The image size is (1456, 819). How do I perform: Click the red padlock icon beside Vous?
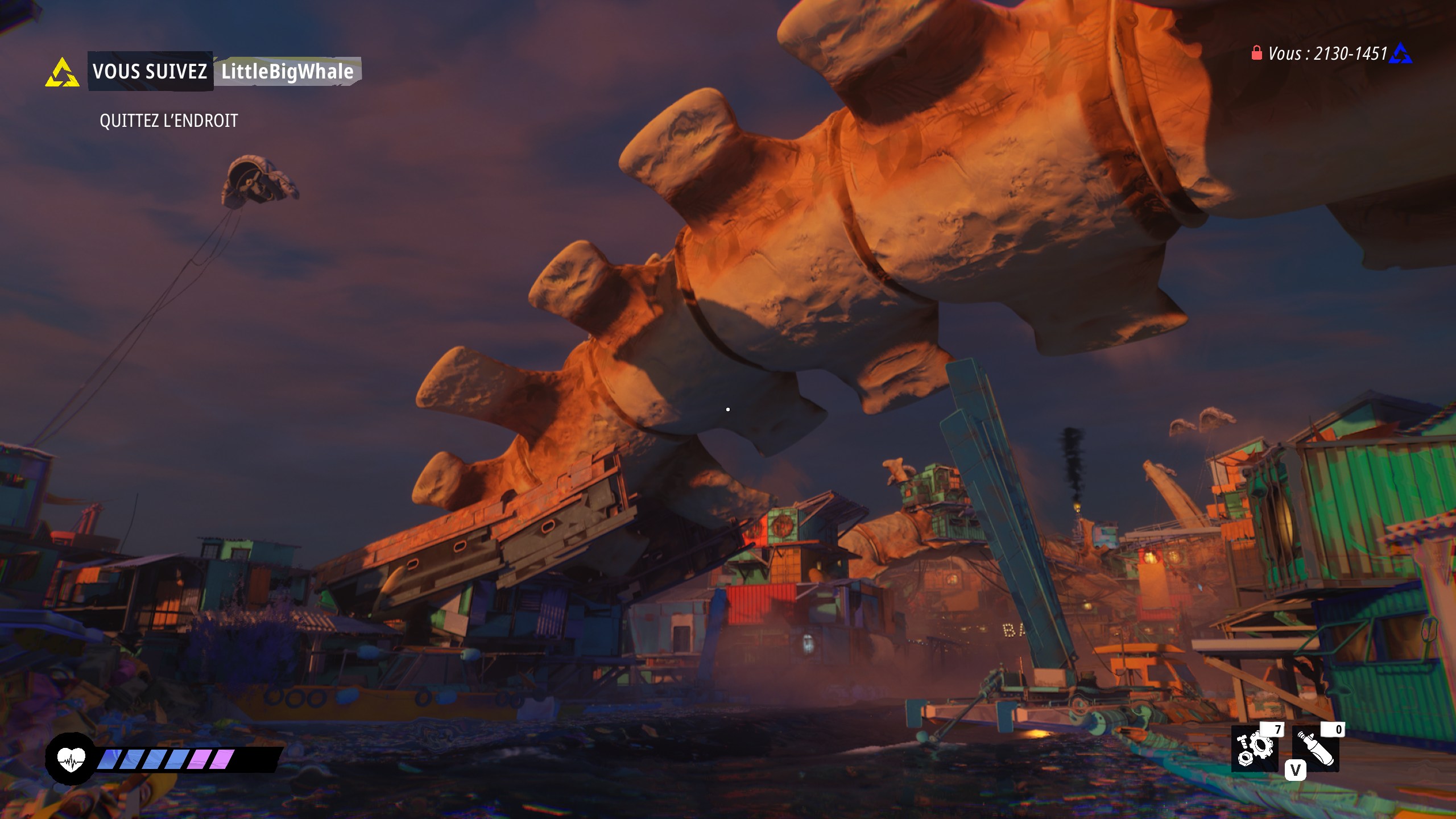(1257, 53)
